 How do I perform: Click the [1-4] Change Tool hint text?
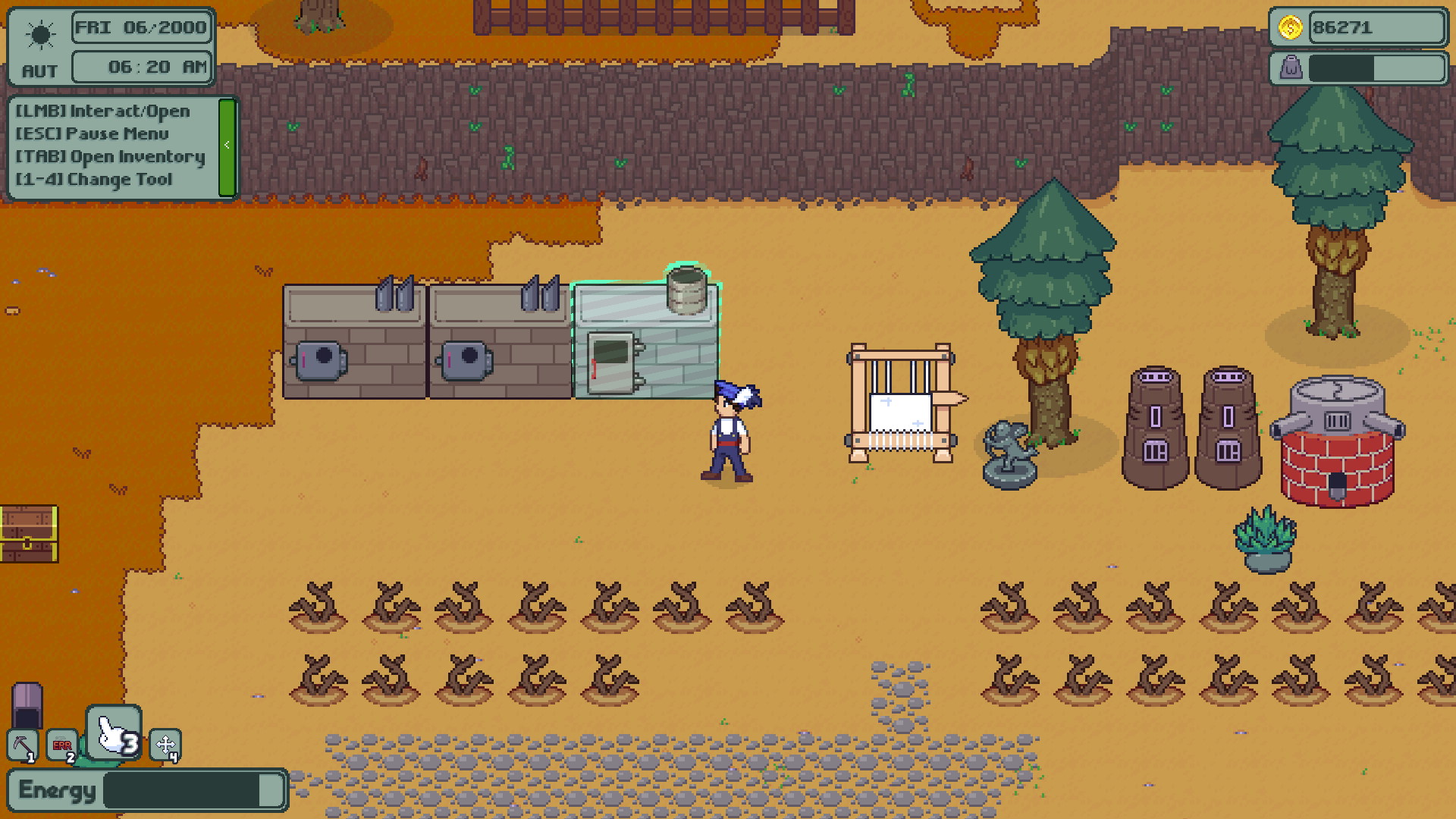(x=96, y=179)
